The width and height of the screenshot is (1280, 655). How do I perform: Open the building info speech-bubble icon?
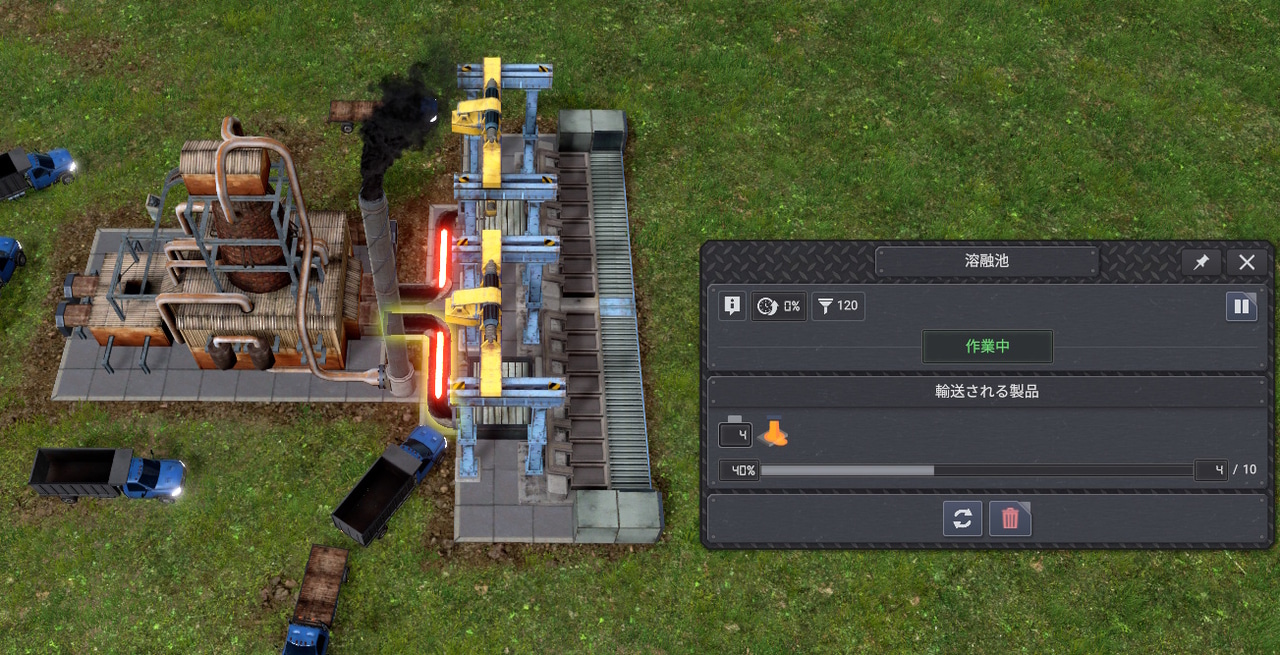[732, 306]
